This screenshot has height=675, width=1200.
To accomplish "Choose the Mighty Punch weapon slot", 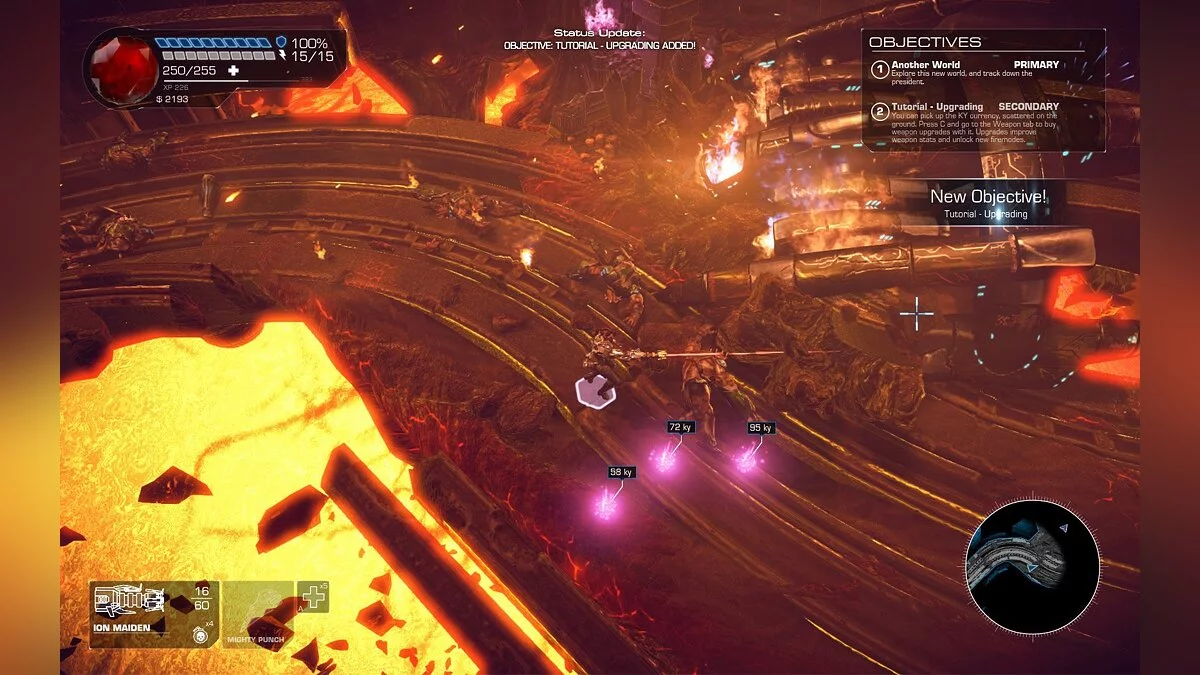I will 258,613.
